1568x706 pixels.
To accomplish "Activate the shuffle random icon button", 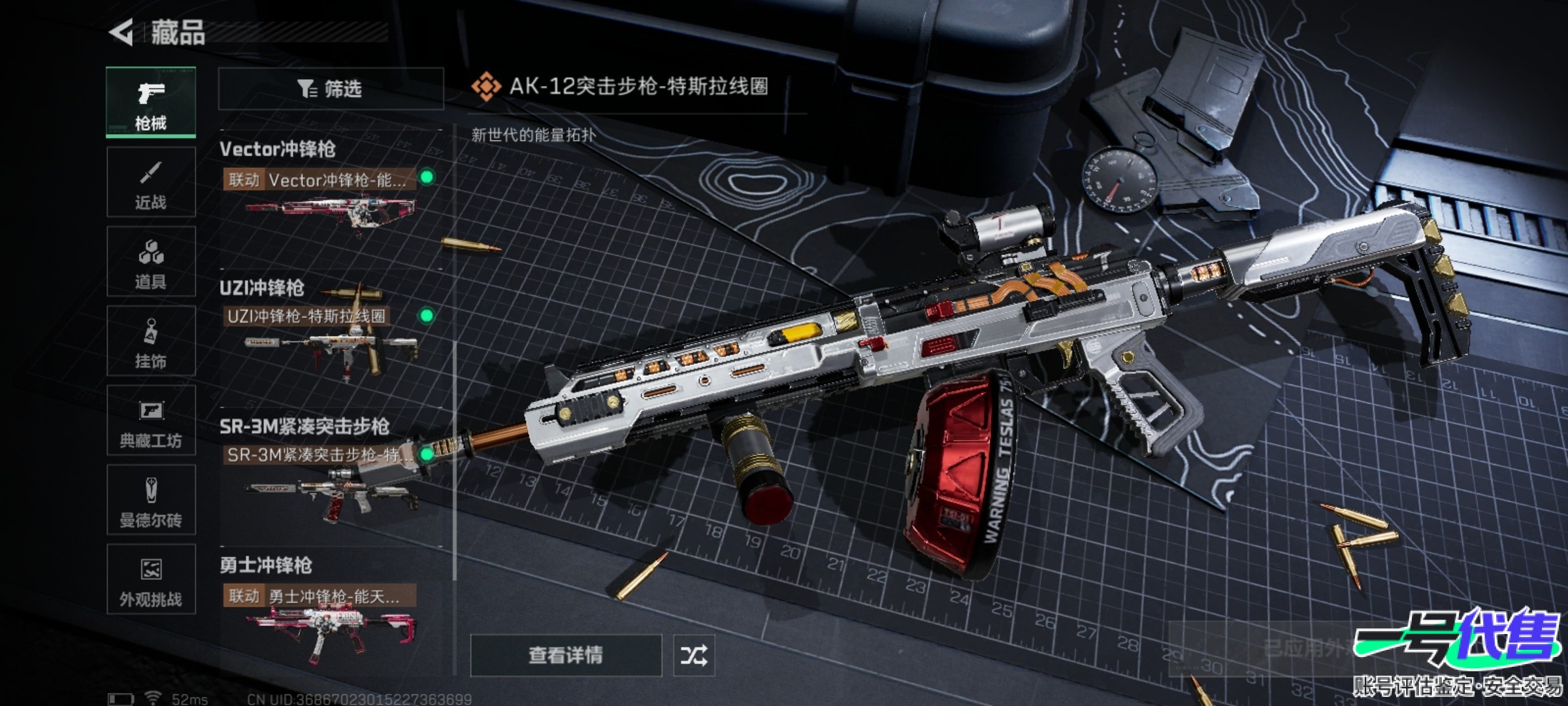I will [694, 655].
